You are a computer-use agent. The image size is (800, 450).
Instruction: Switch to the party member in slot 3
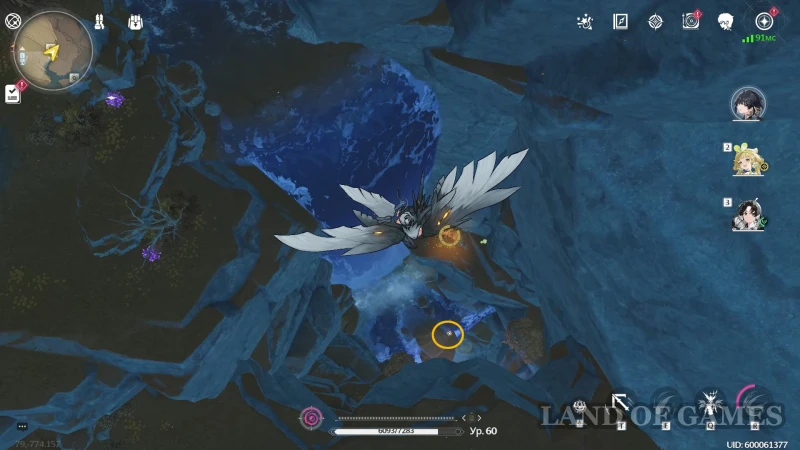coord(747,214)
